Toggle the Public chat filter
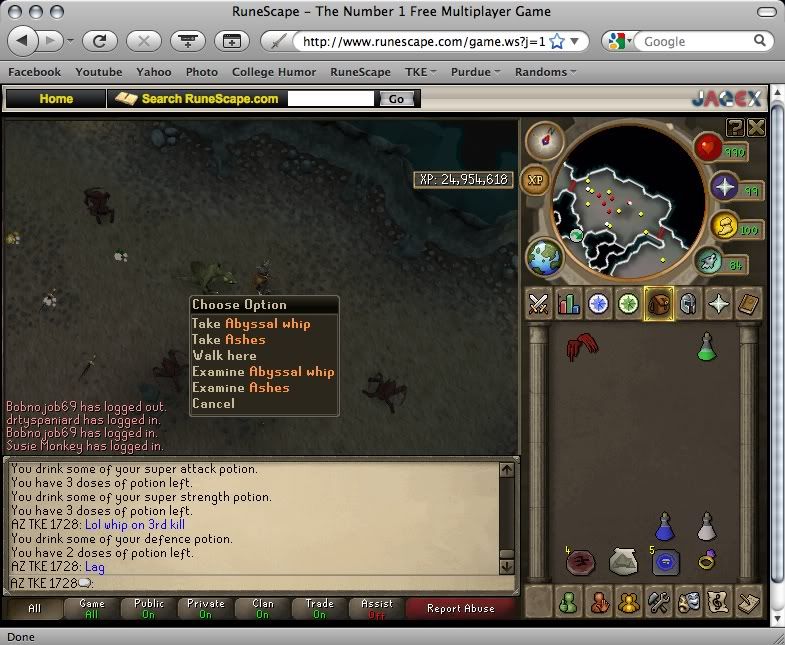The width and height of the screenshot is (785, 645). (149, 609)
